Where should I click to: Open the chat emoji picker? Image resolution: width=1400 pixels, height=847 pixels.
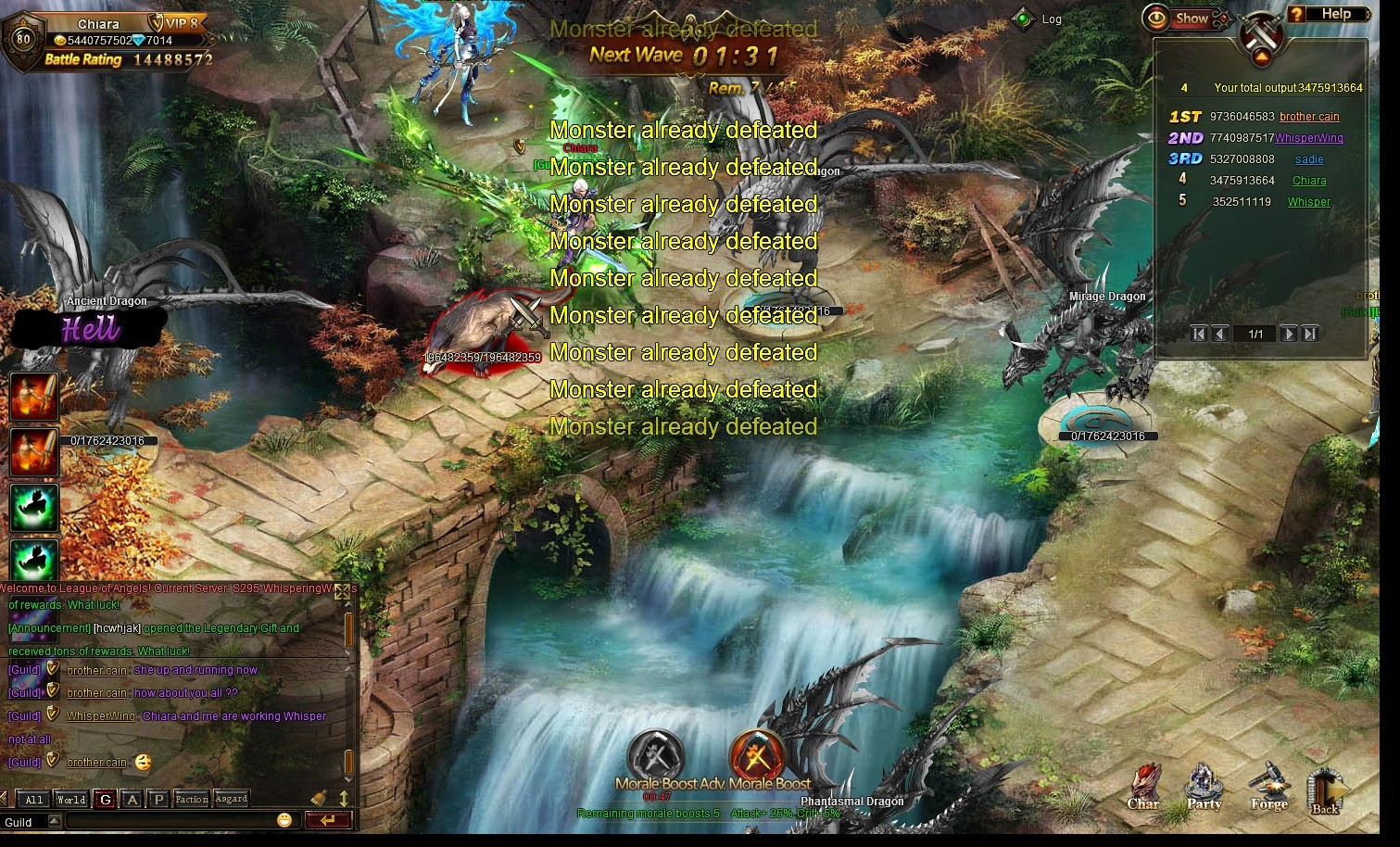[x=284, y=820]
